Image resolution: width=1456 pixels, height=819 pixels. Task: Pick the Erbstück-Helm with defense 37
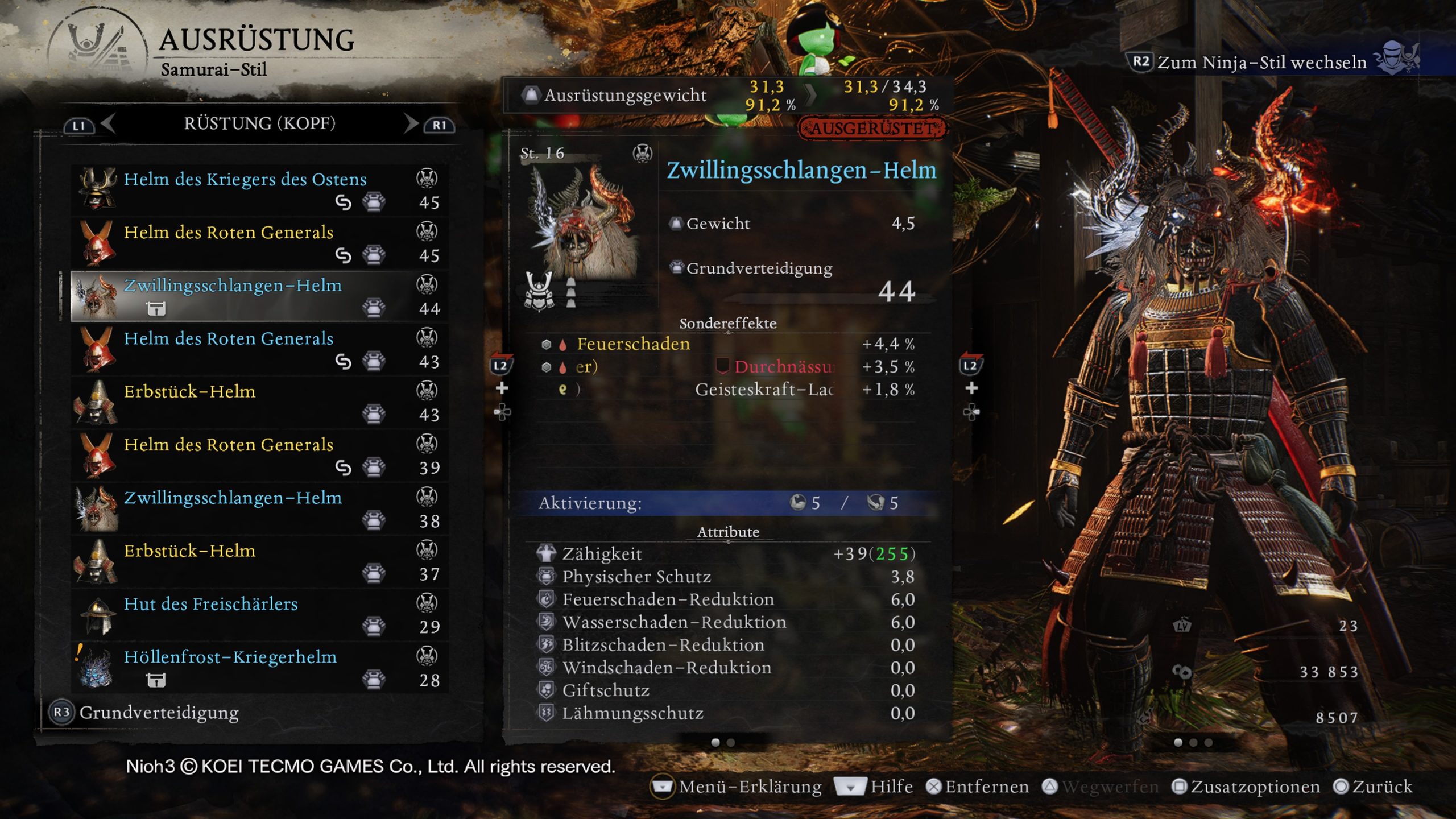click(259, 561)
